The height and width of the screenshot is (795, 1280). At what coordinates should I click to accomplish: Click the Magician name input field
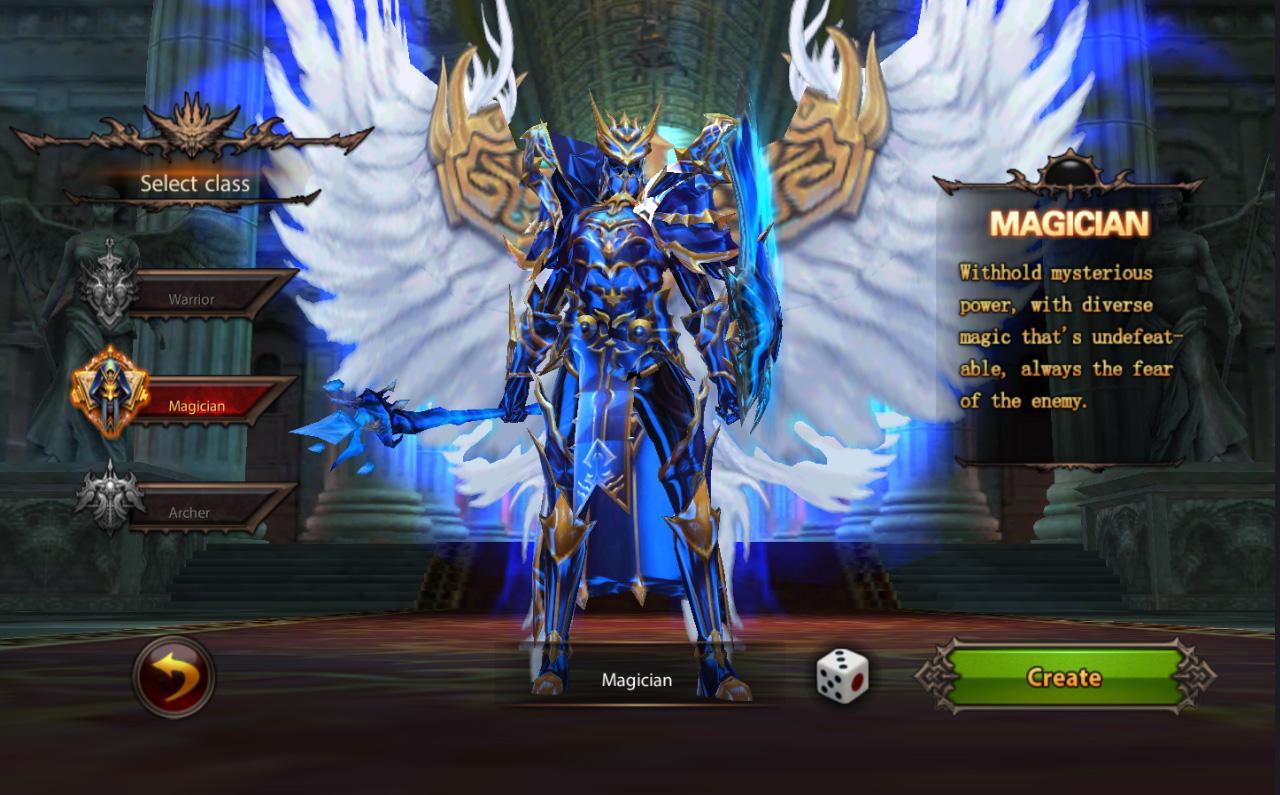pyautogui.click(x=637, y=679)
